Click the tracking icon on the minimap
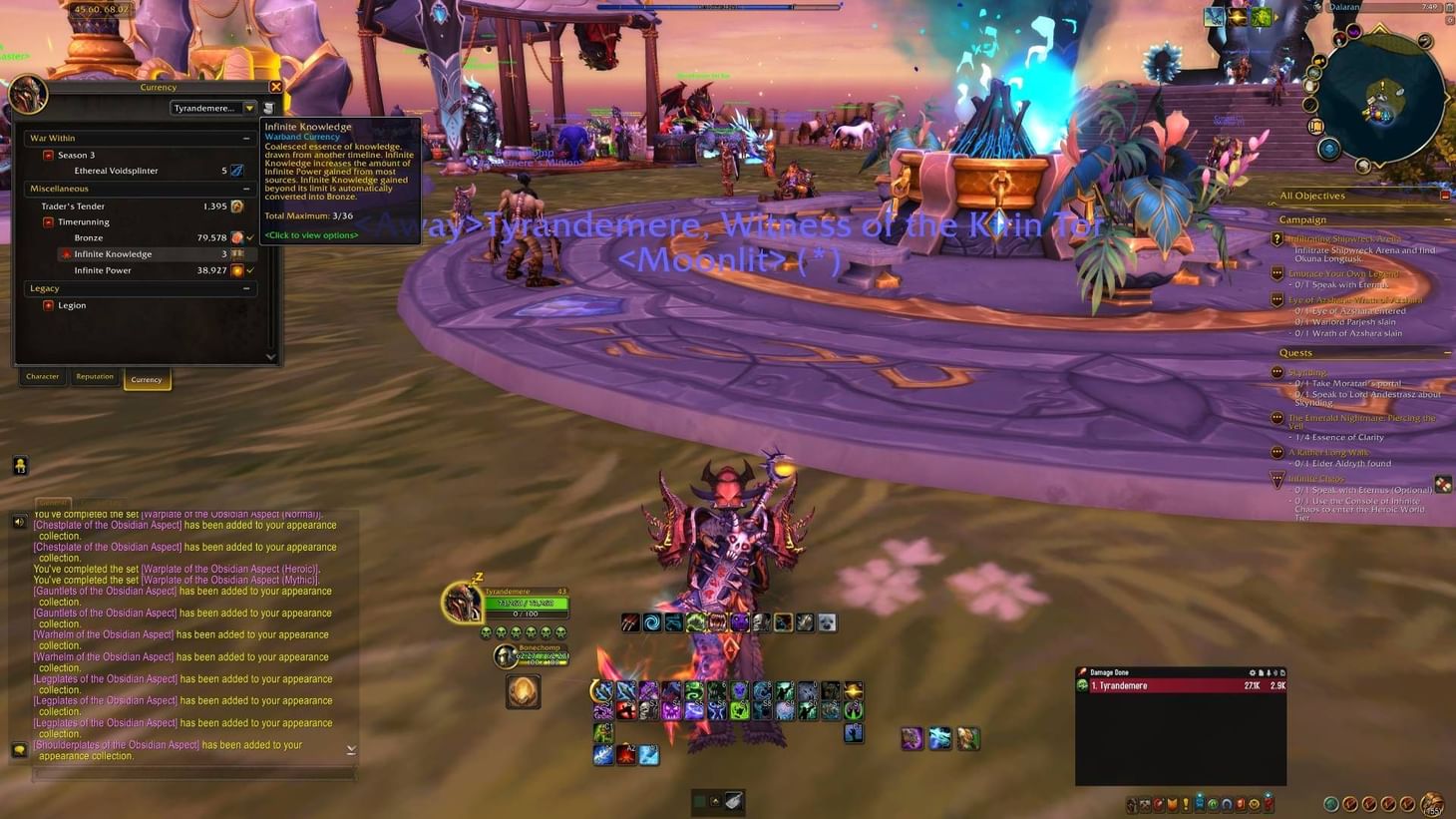The image size is (1456, 819). [x=1425, y=42]
